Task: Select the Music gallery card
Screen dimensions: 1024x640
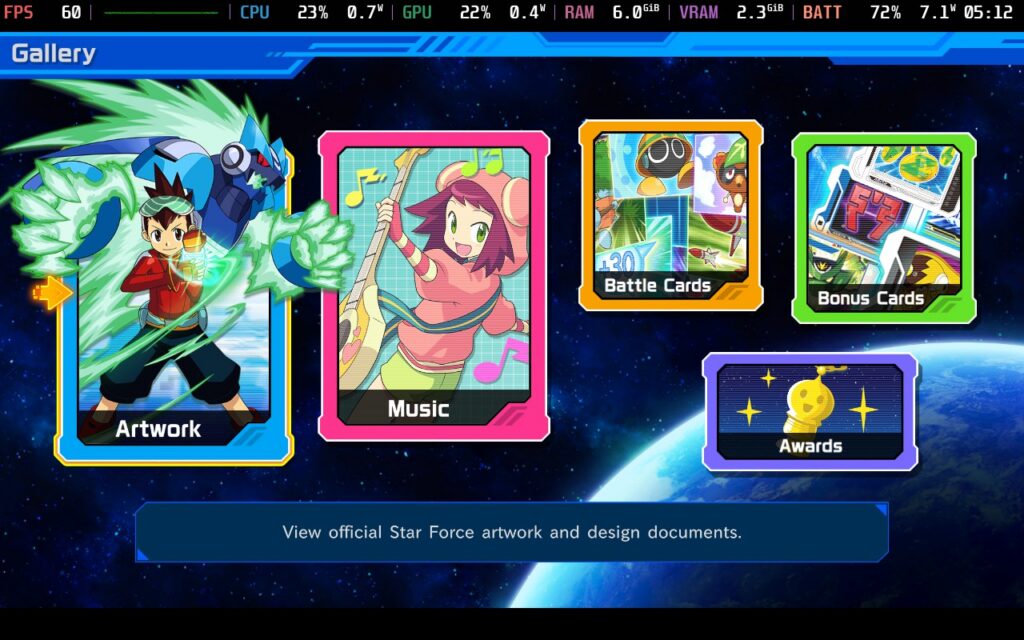Action: [x=434, y=286]
